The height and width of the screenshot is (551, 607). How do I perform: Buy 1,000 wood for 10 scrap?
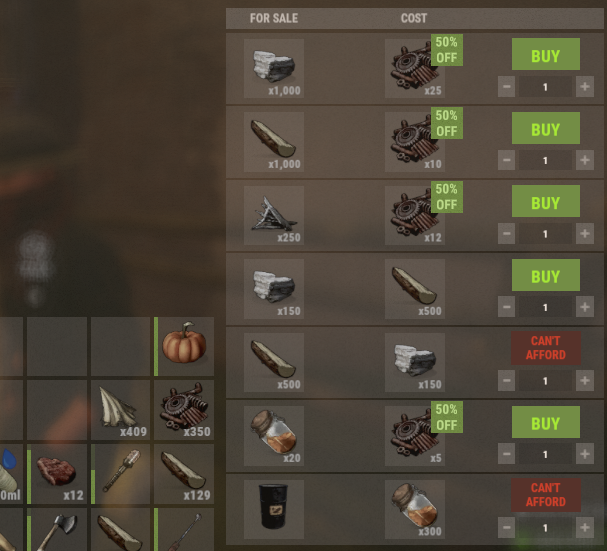point(545,129)
